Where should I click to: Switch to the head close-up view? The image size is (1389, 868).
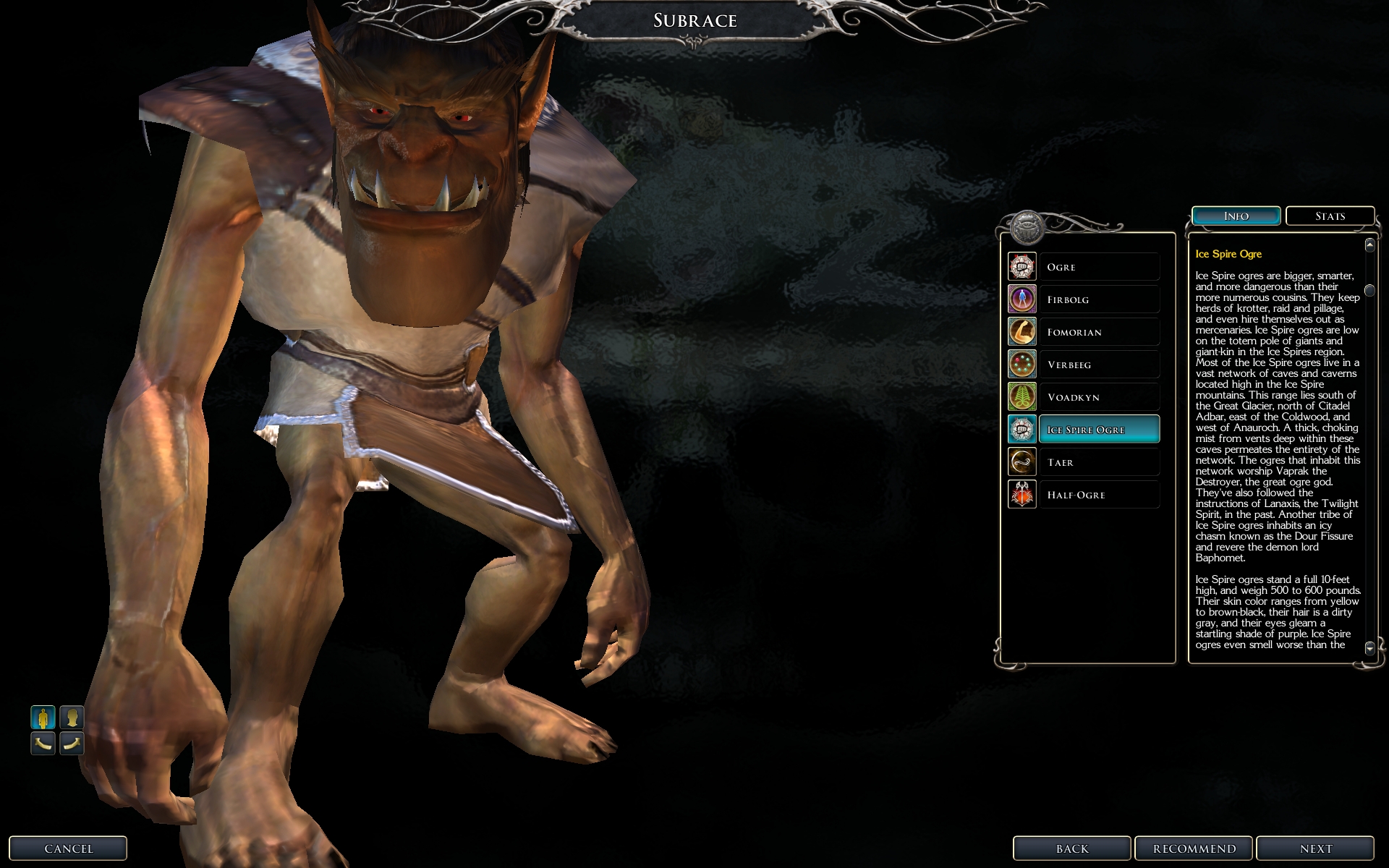[x=72, y=718]
